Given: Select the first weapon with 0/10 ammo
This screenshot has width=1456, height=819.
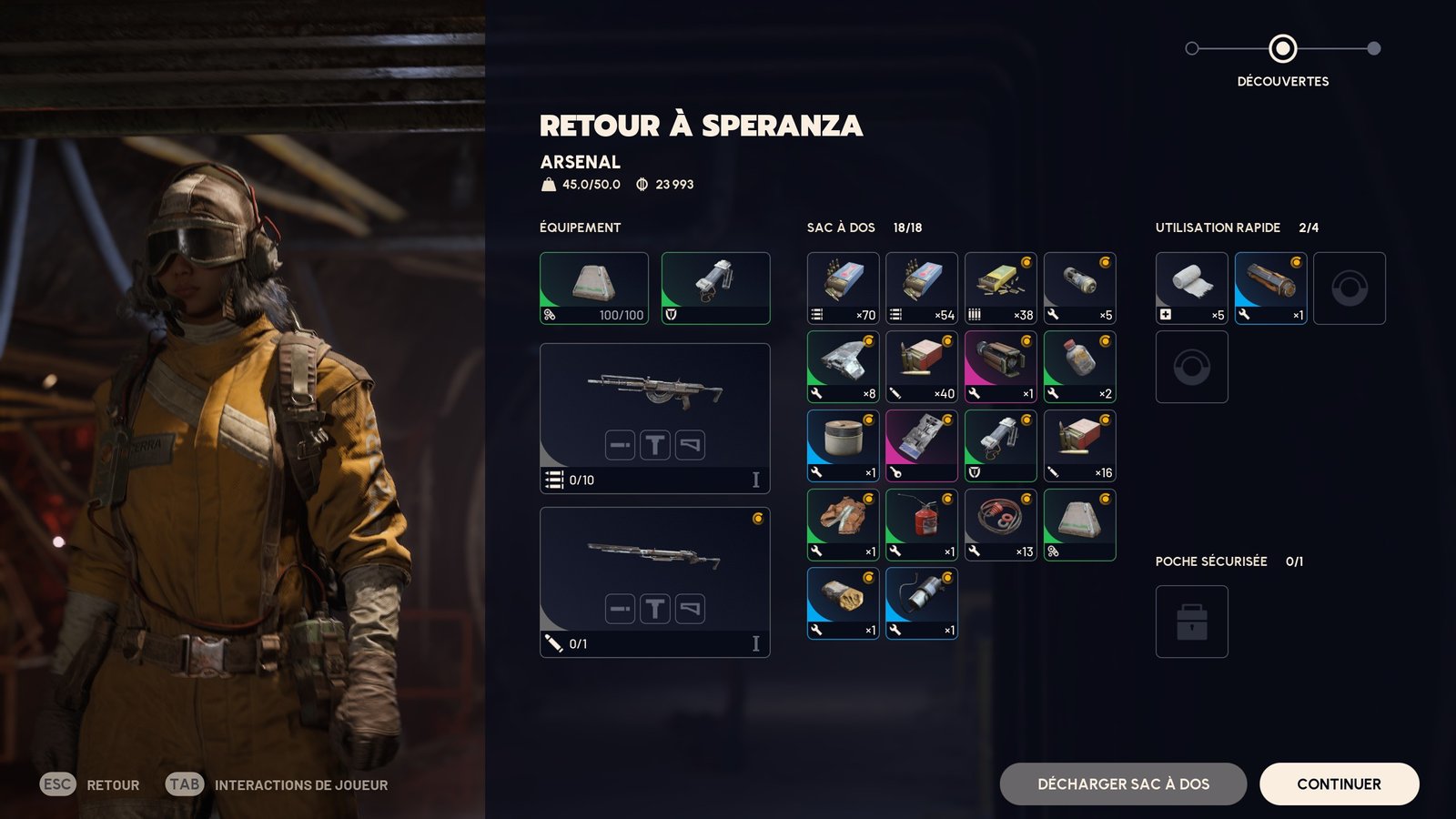Looking at the screenshot, I should [654, 418].
